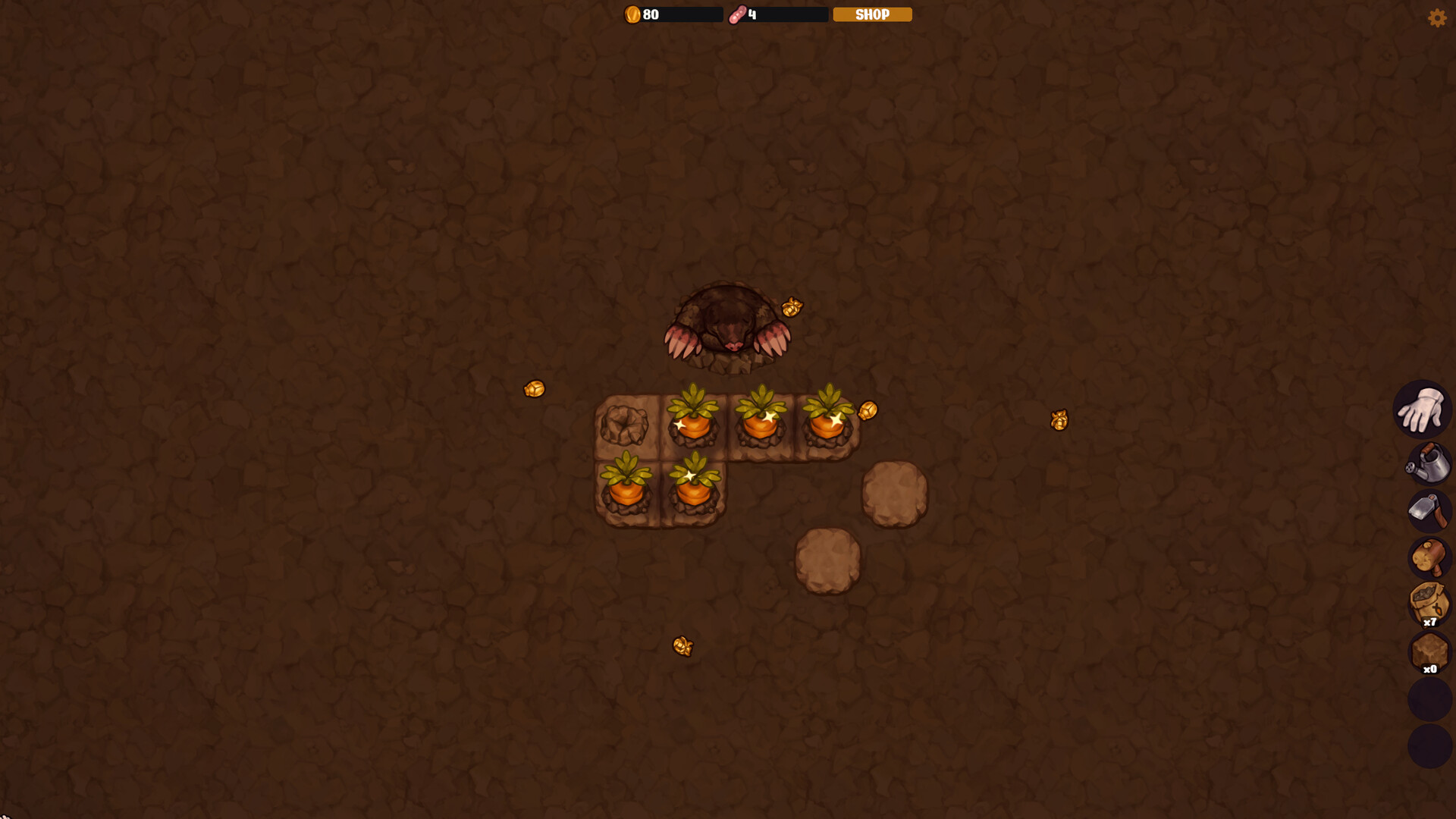
Task: Open the SHOP menu
Action: 871,14
